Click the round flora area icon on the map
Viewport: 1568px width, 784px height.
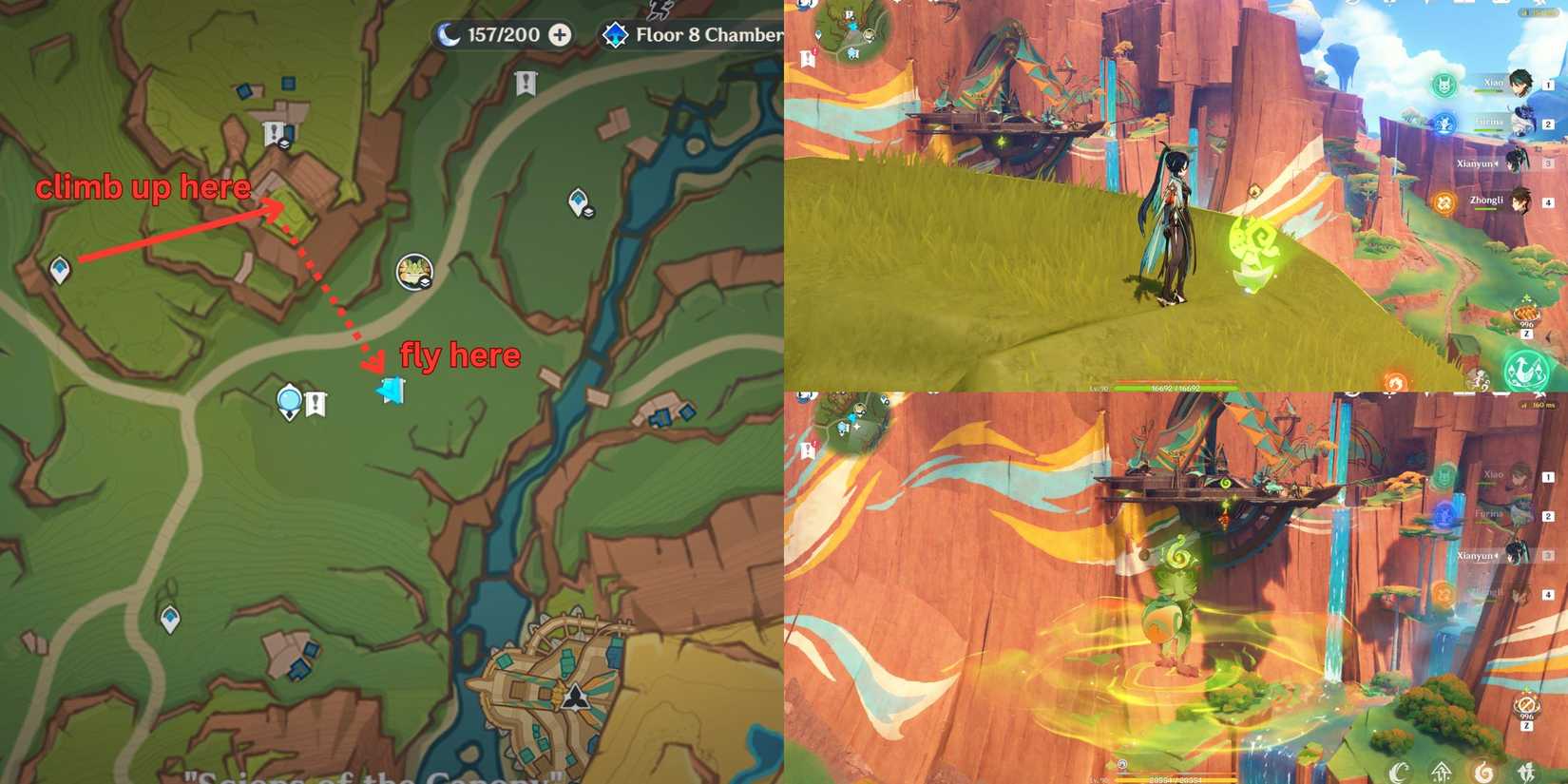click(x=411, y=274)
